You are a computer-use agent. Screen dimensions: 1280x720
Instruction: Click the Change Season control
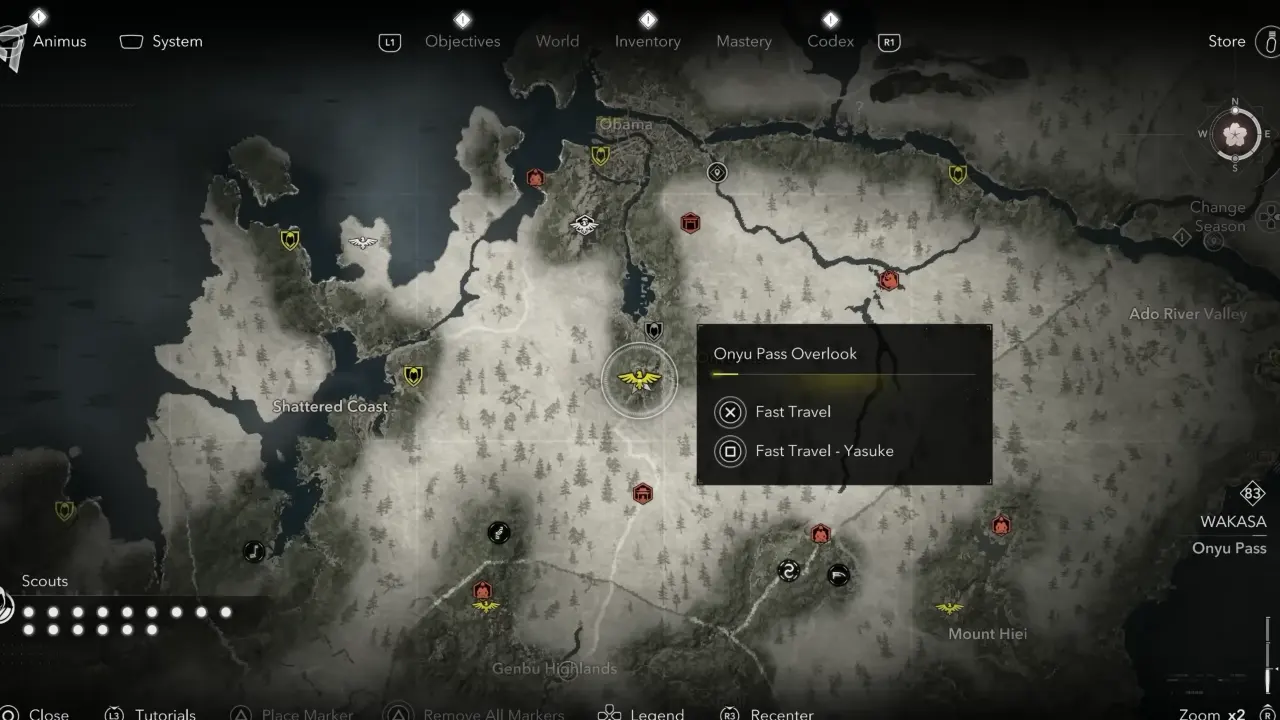tap(1217, 217)
